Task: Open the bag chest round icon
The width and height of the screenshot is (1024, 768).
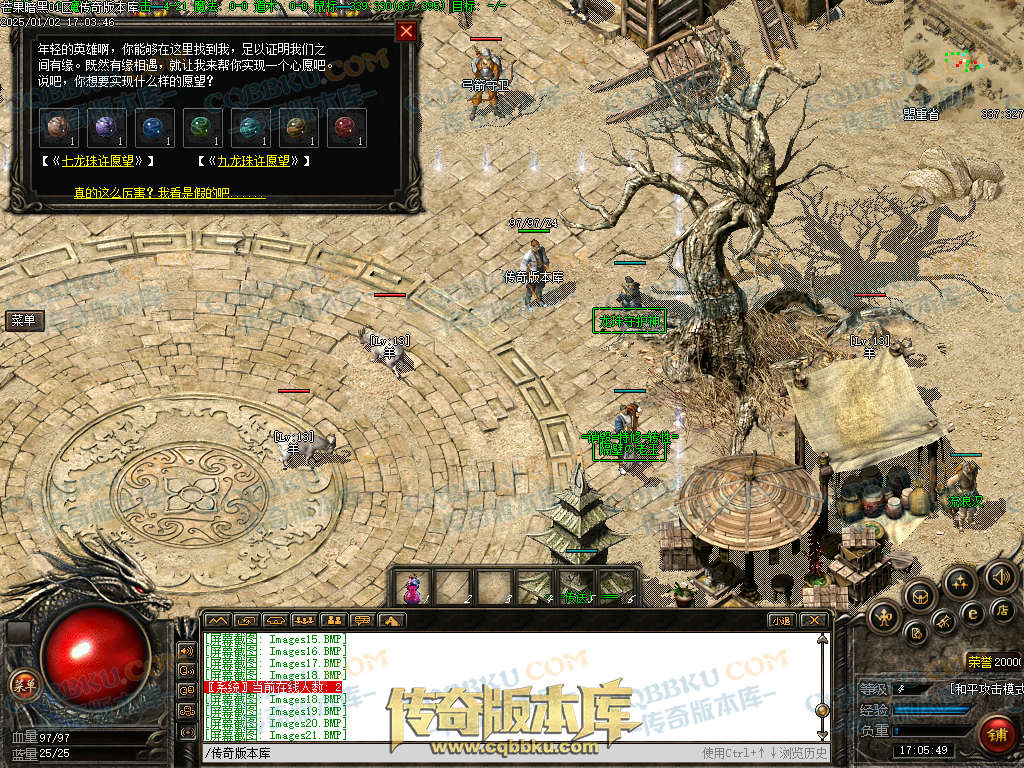Action: click(x=919, y=597)
